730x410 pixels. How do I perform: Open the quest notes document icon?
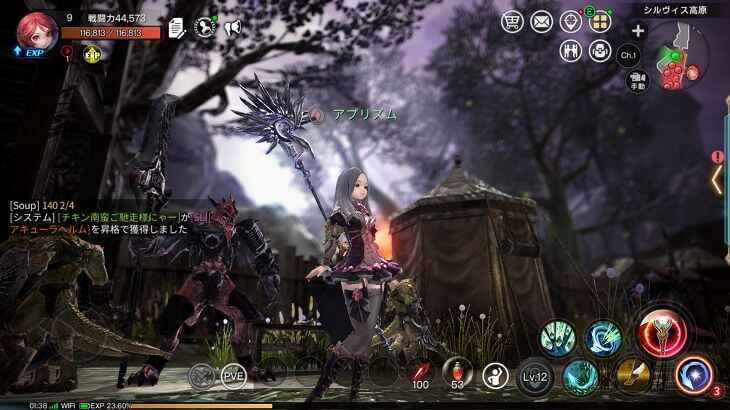point(177,28)
